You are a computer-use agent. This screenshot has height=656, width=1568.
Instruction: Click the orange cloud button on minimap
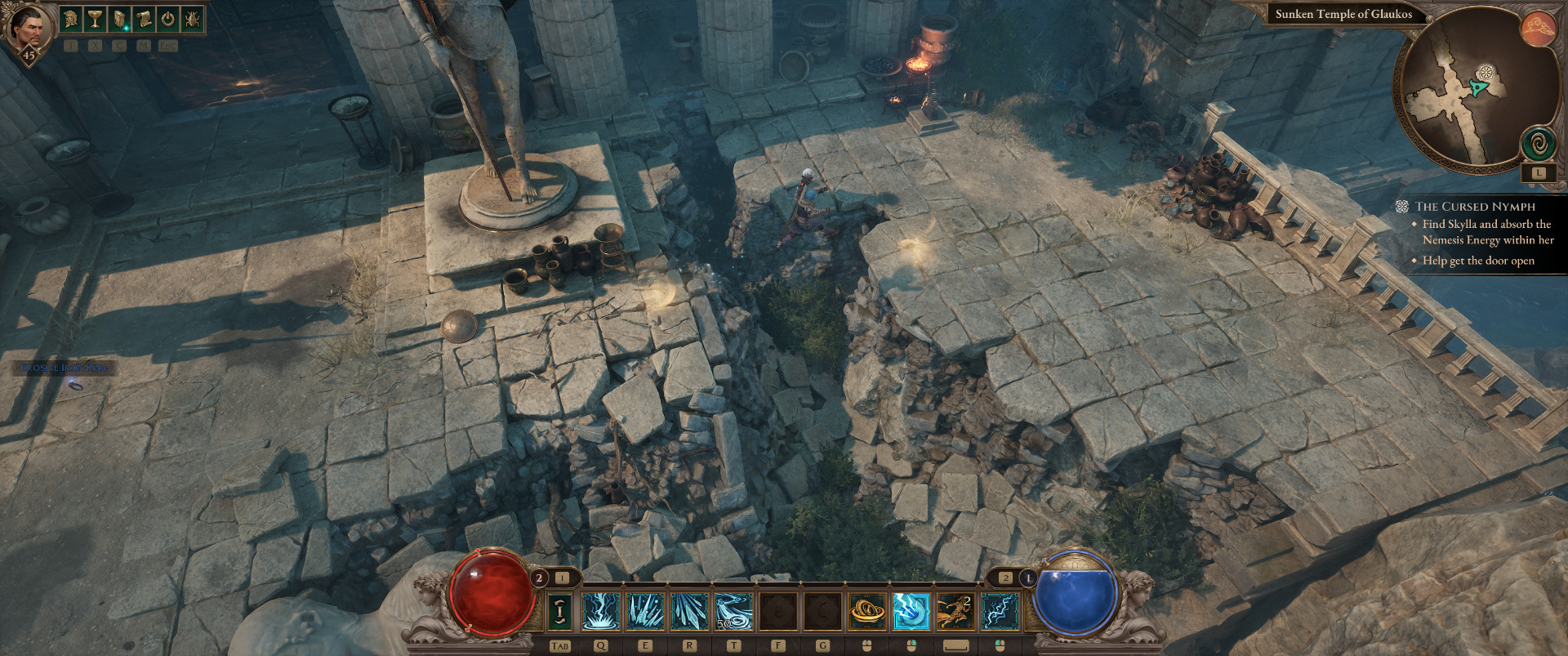click(1538, 29)
